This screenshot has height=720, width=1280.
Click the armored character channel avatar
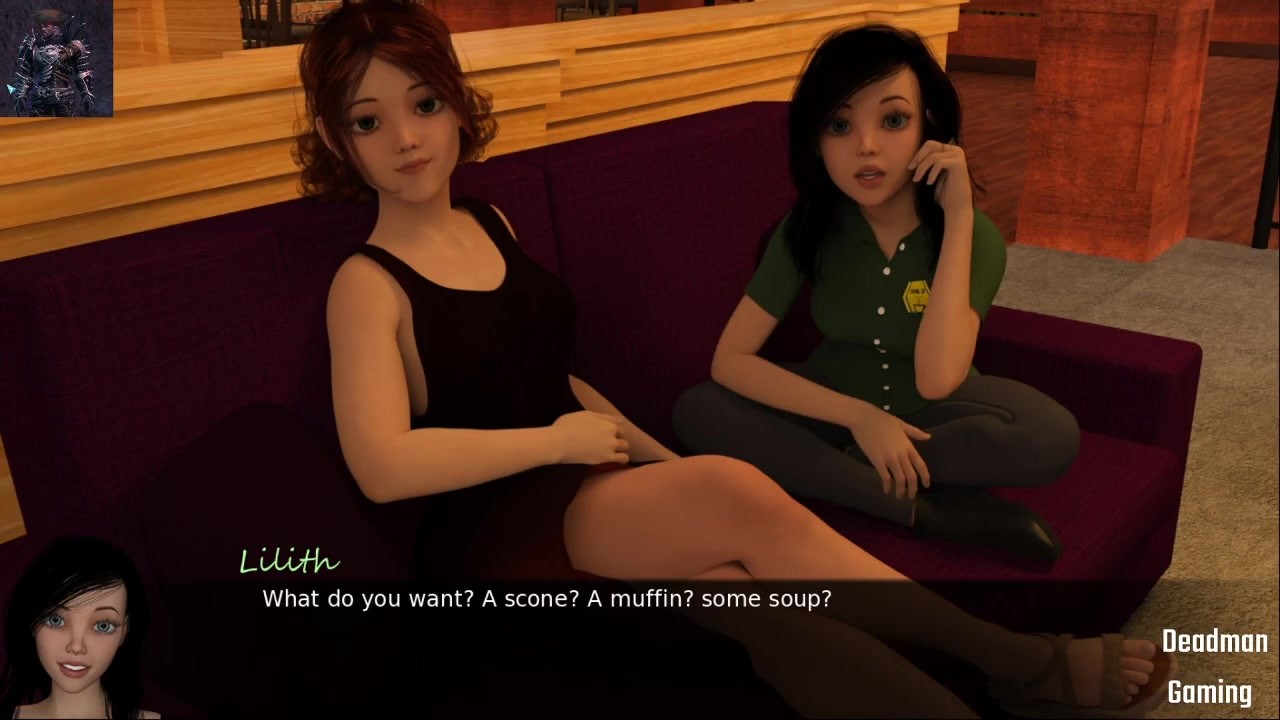coord(56,58)
